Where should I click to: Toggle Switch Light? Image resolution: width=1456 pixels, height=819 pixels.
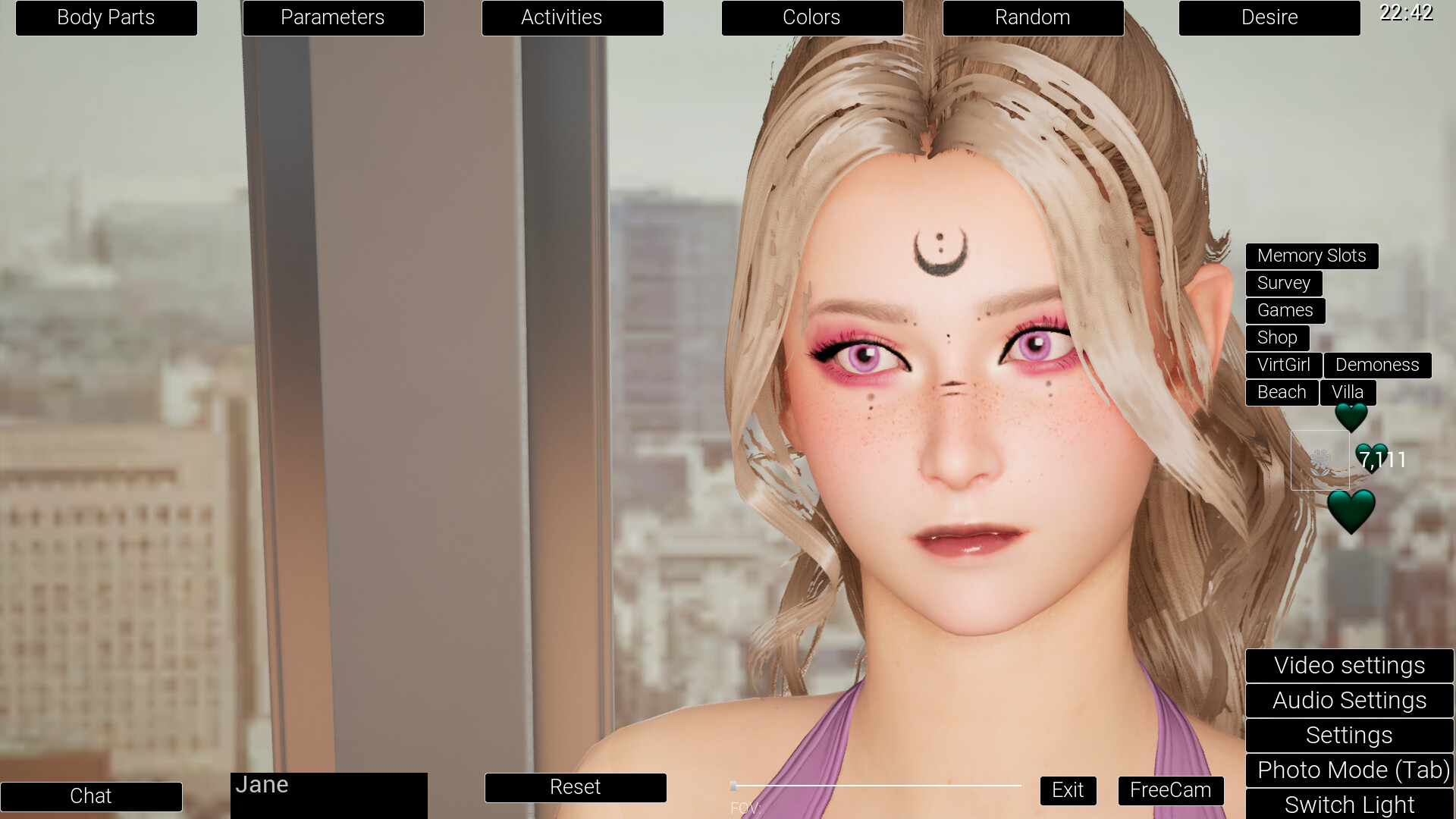click(1349, 805)
